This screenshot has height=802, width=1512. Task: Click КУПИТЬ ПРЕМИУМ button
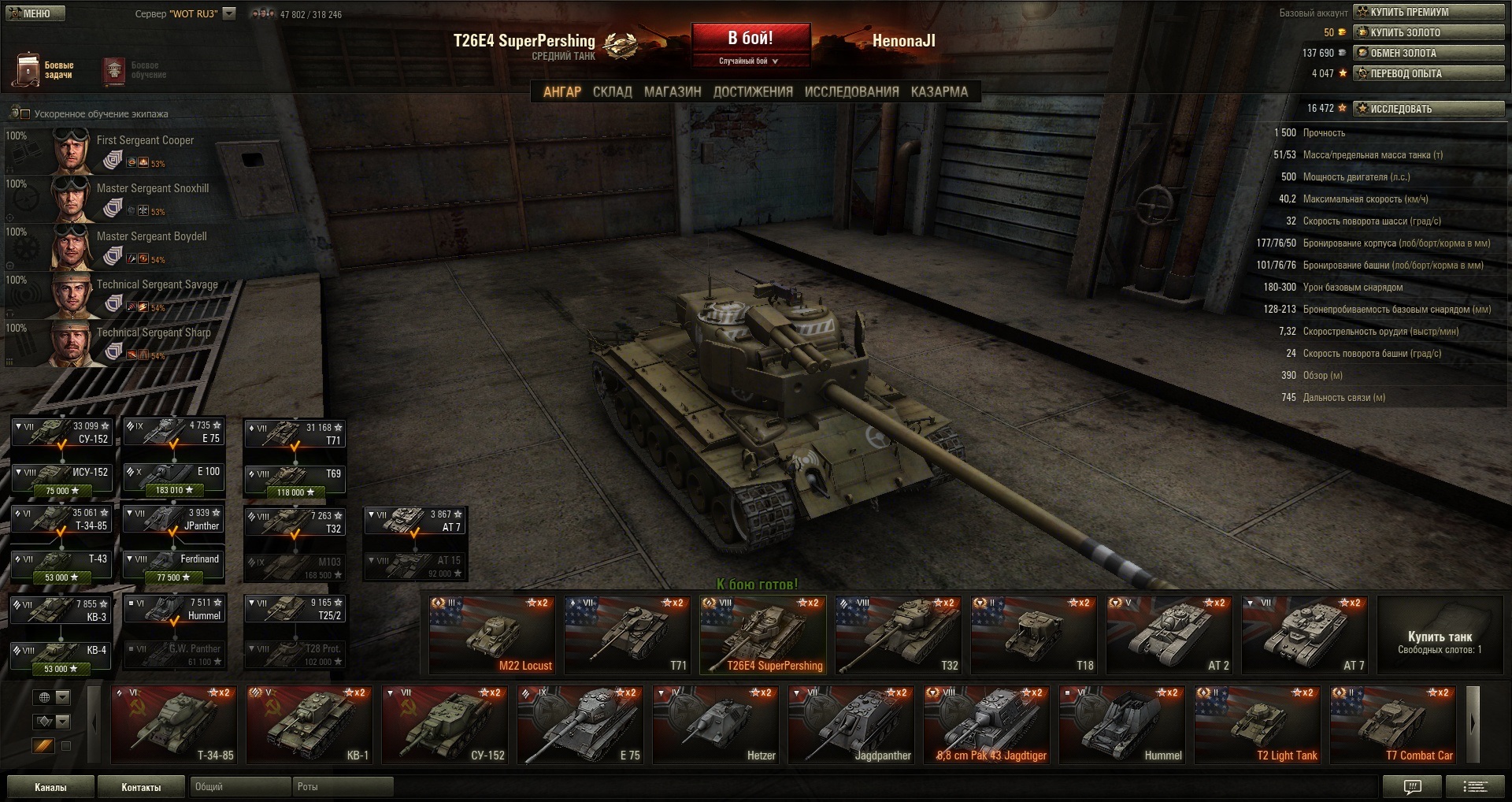click(x=1429, y=12)
